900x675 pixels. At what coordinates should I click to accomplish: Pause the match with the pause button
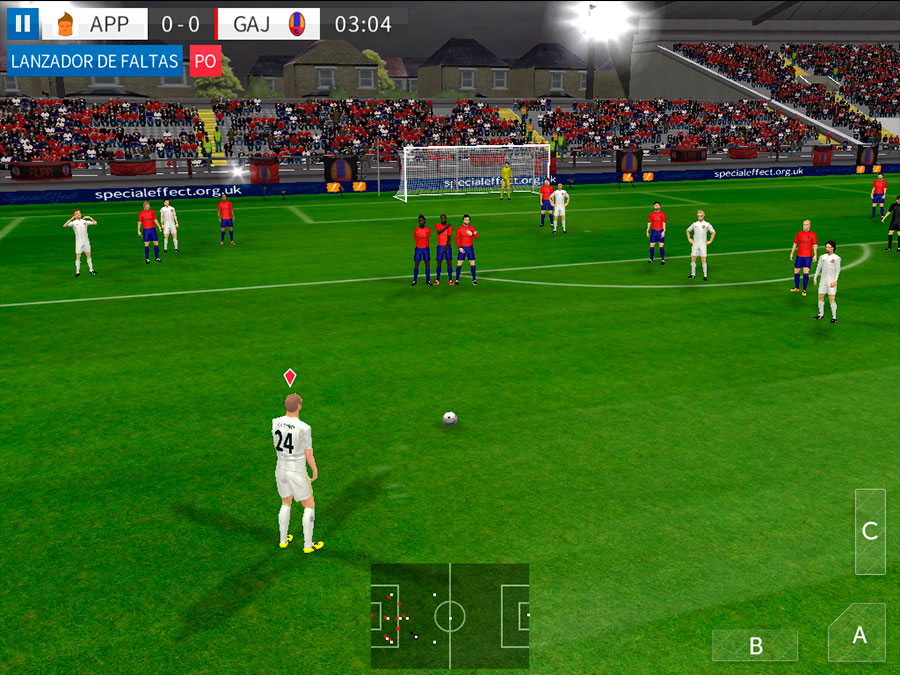pos(22,23)
